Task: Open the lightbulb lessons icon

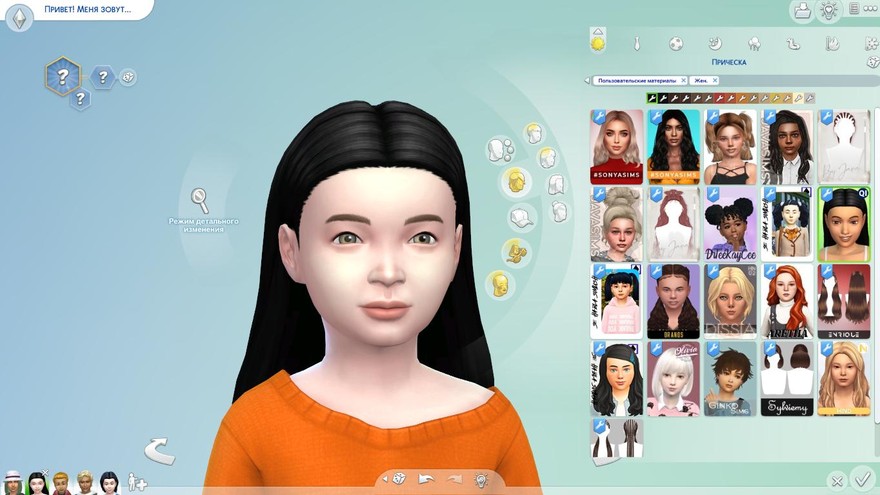Action: pyautogui.click(x=828, y=11)
